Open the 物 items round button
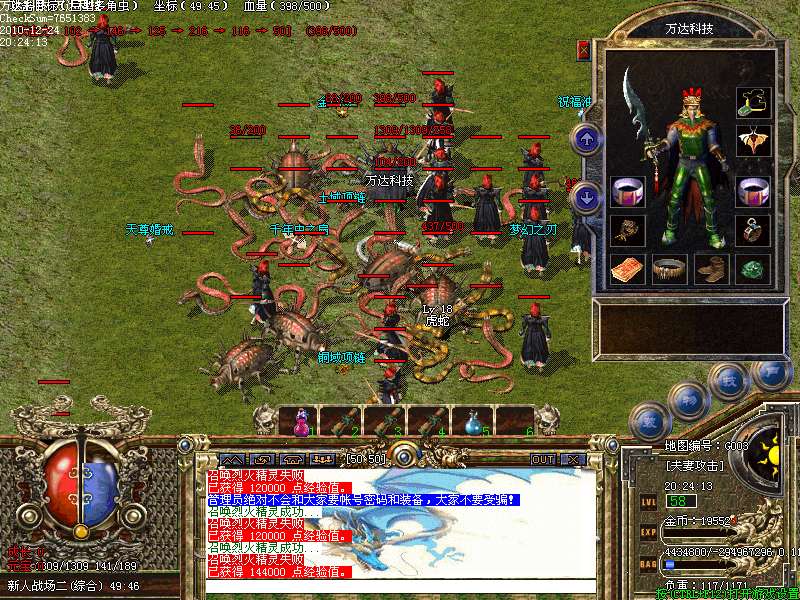 tap(688, 401)
